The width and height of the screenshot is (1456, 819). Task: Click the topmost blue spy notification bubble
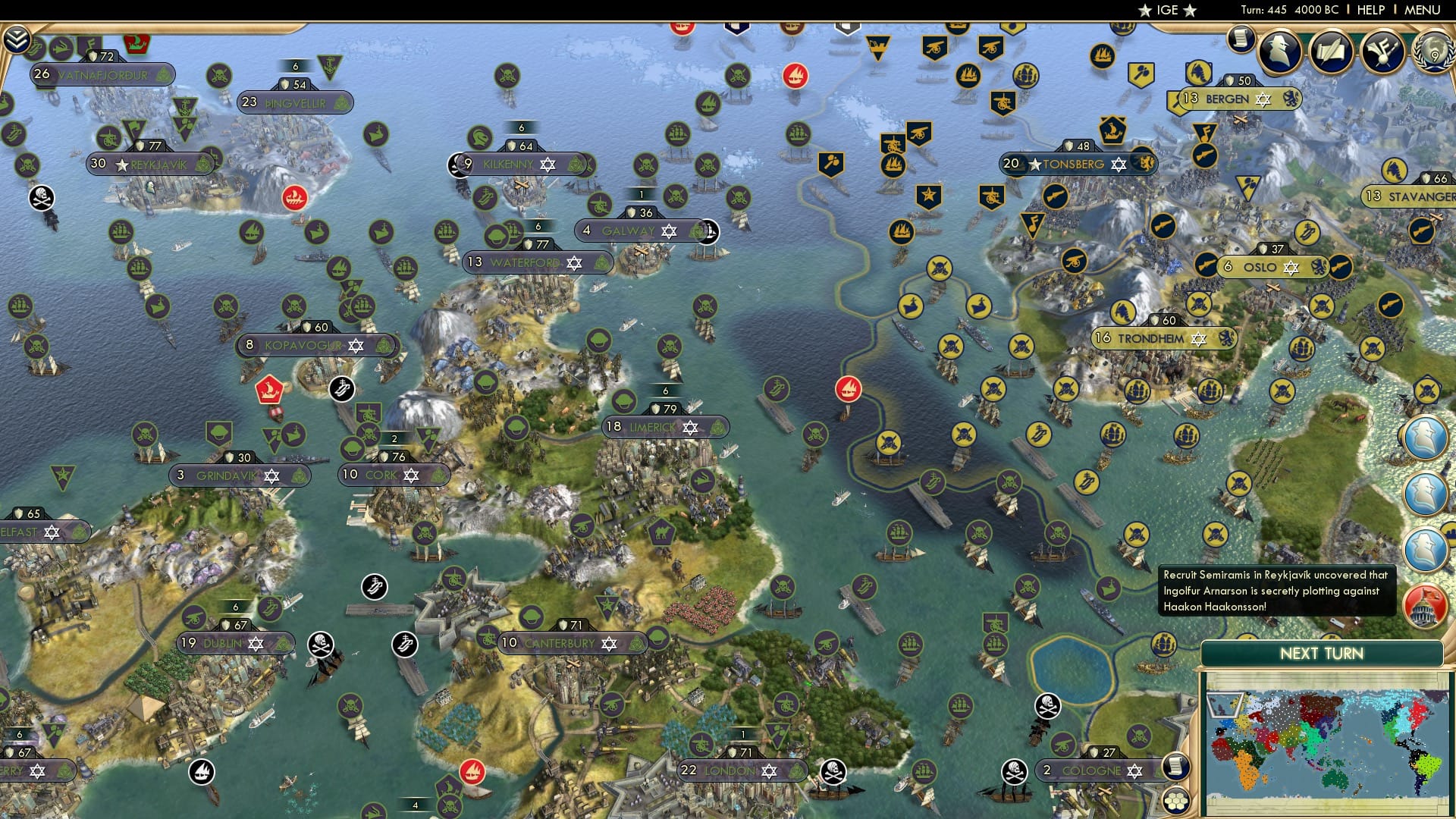(x=1426, y=438)
